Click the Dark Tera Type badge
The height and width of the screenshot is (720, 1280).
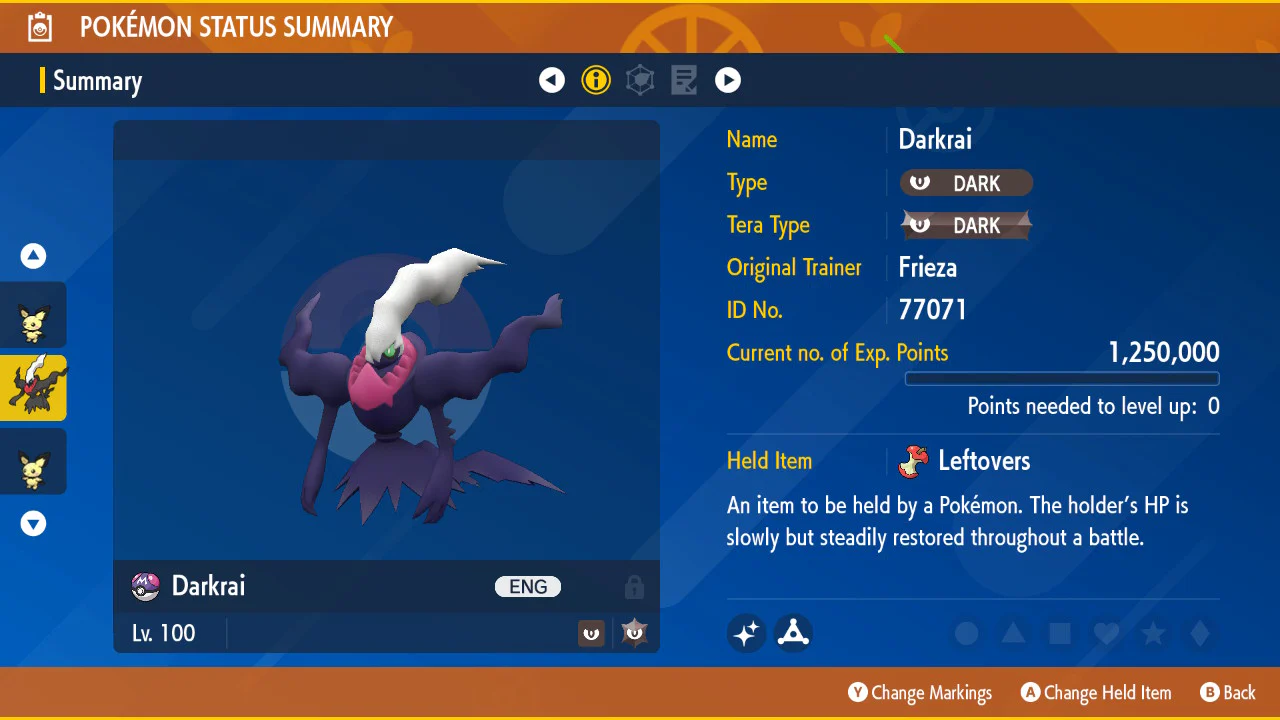[x=966, y=226]
